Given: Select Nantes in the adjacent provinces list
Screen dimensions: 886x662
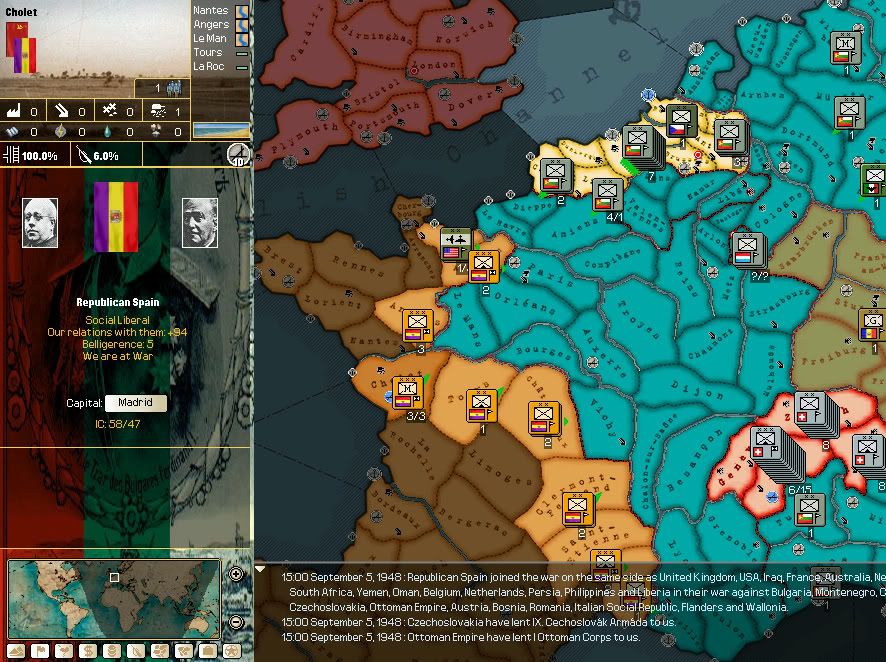Looking at the screenshot, I should coord(211,10).
